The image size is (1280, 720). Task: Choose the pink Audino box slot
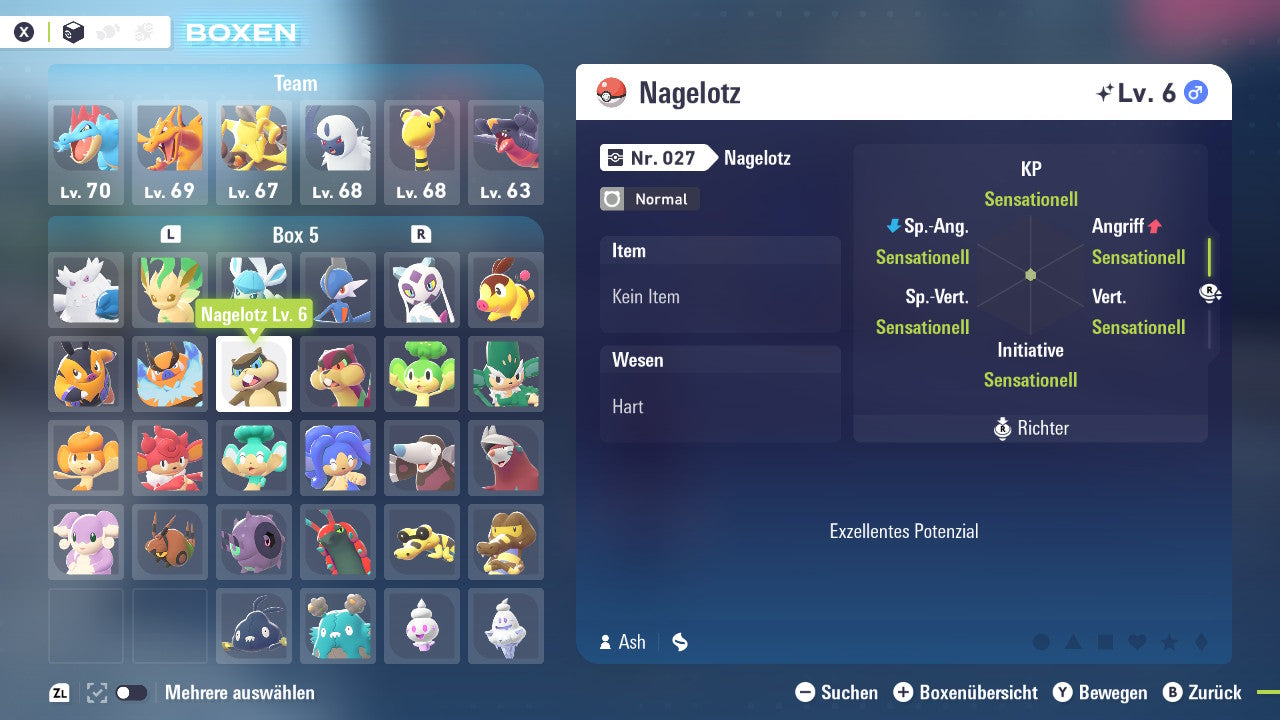point(86,542)
